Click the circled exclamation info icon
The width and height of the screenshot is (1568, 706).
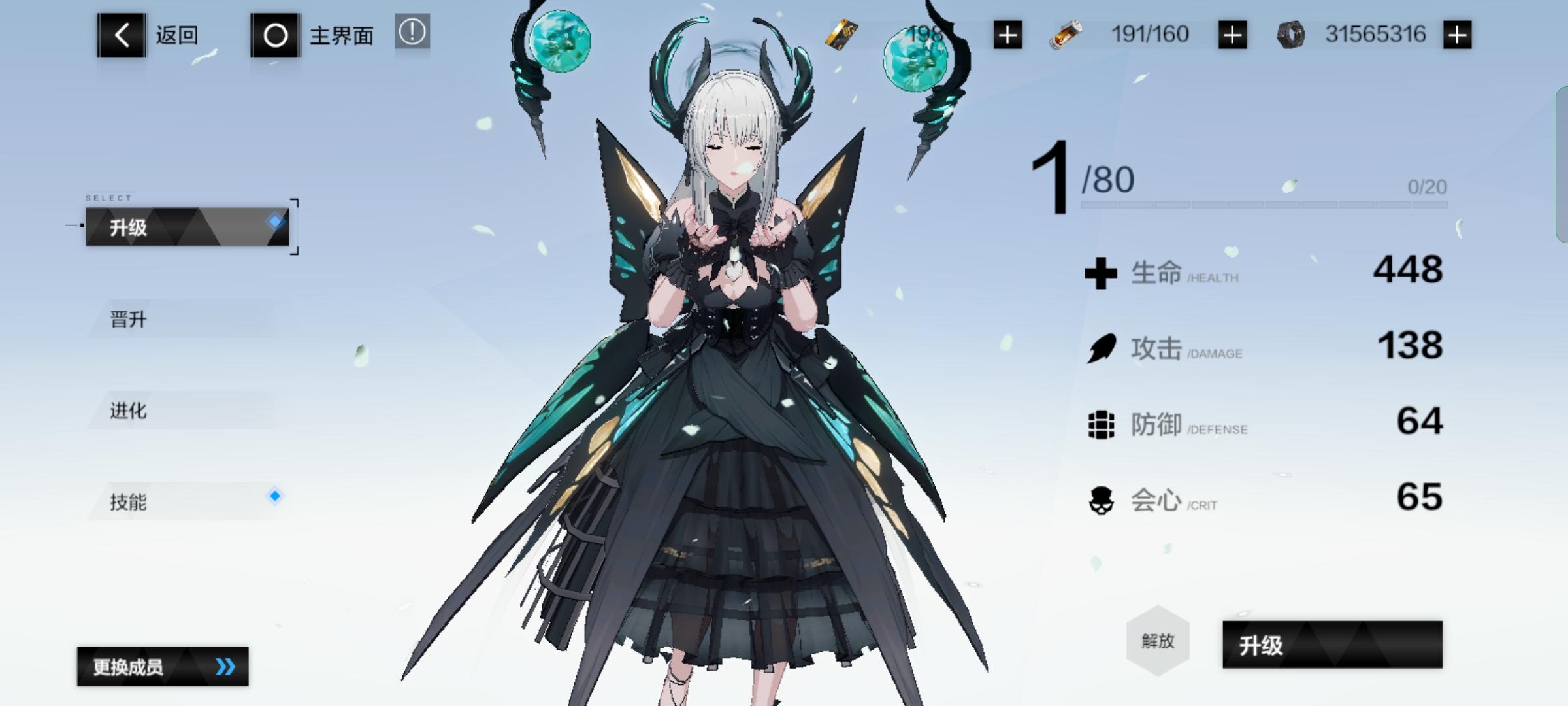point(412,34)
